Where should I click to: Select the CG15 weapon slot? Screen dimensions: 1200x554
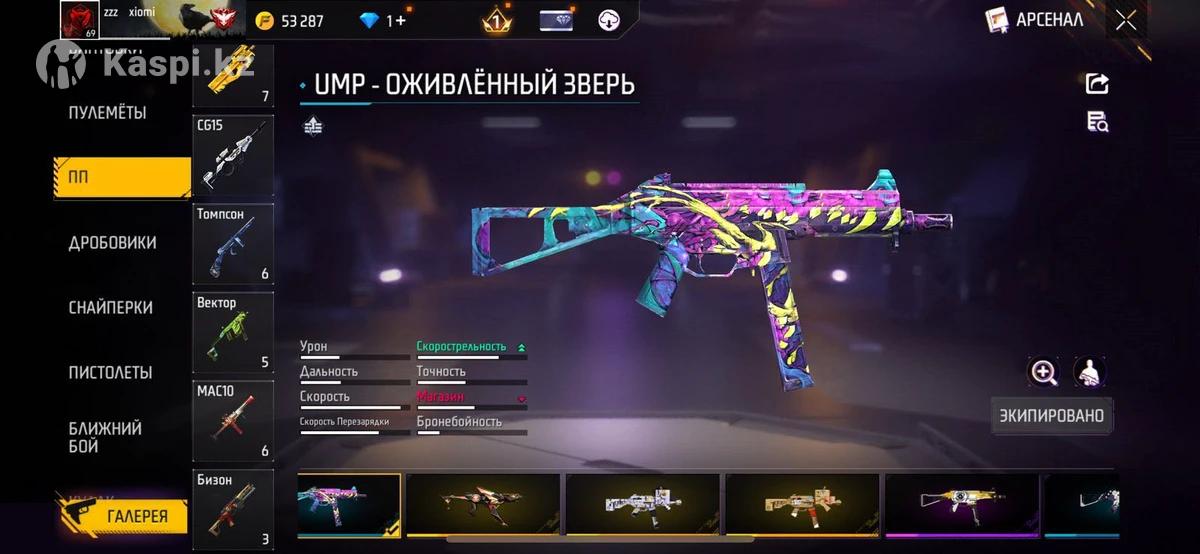[233, 156]
